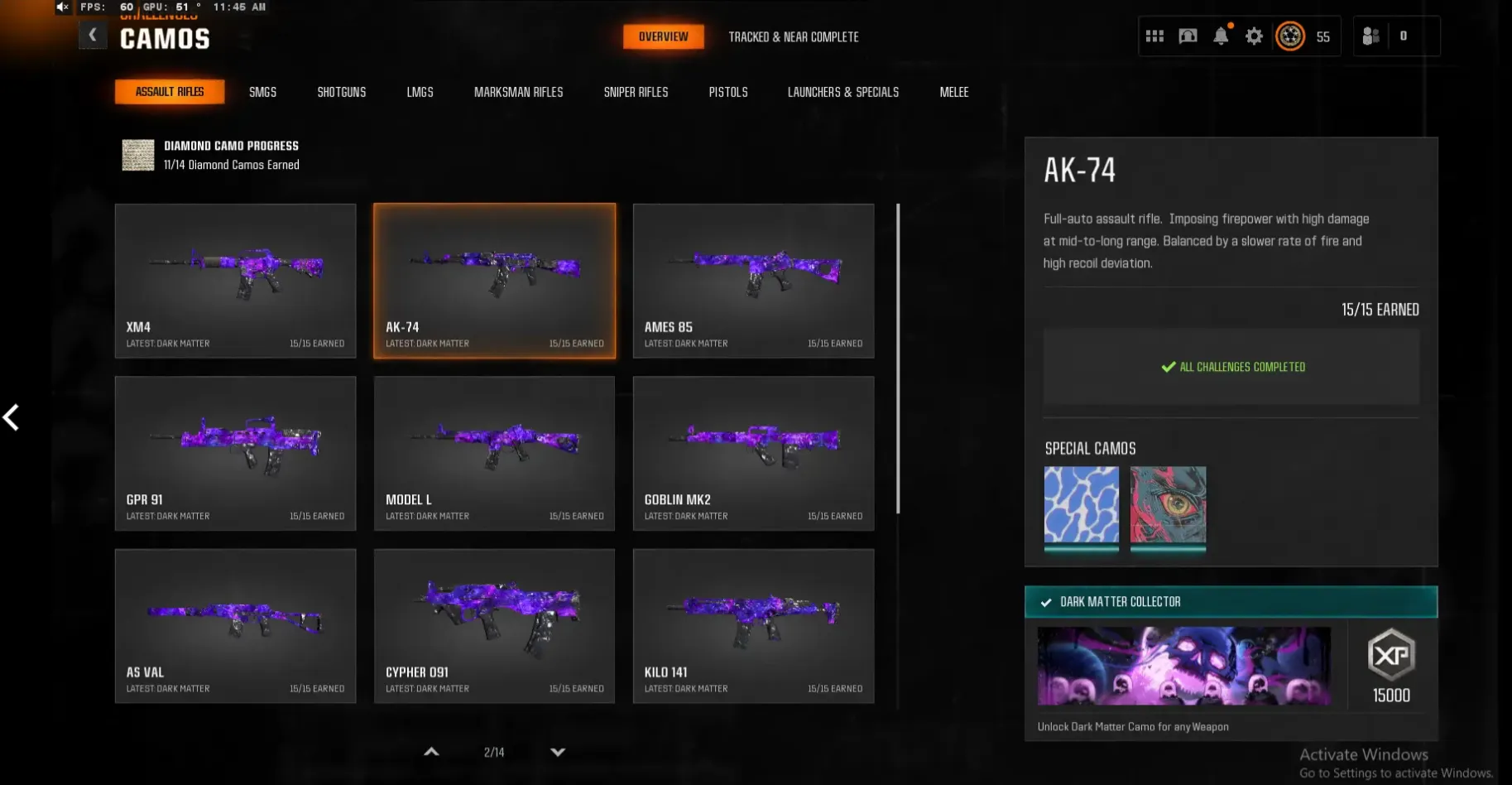Open the voice chat headset icon
Viewport: 1512px width, 785px height.
click(x=1188, y=36)
